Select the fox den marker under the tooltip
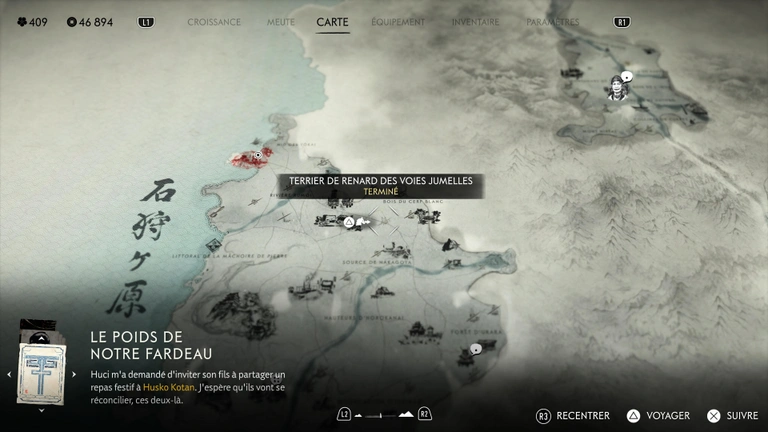 tap(348, 222)
